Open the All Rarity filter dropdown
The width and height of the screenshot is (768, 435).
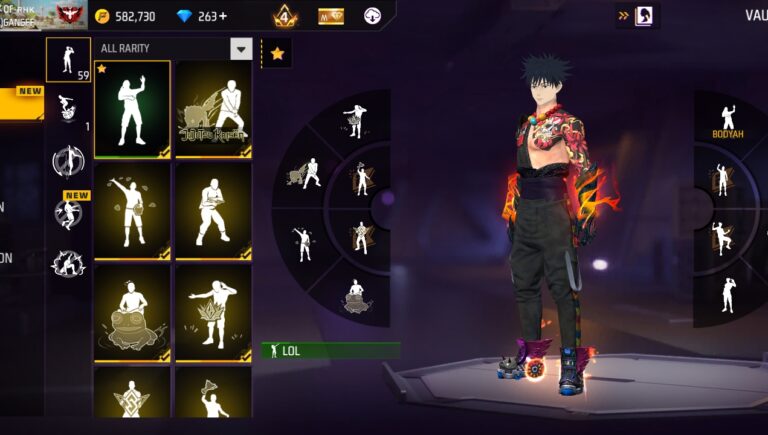(241, 48)
